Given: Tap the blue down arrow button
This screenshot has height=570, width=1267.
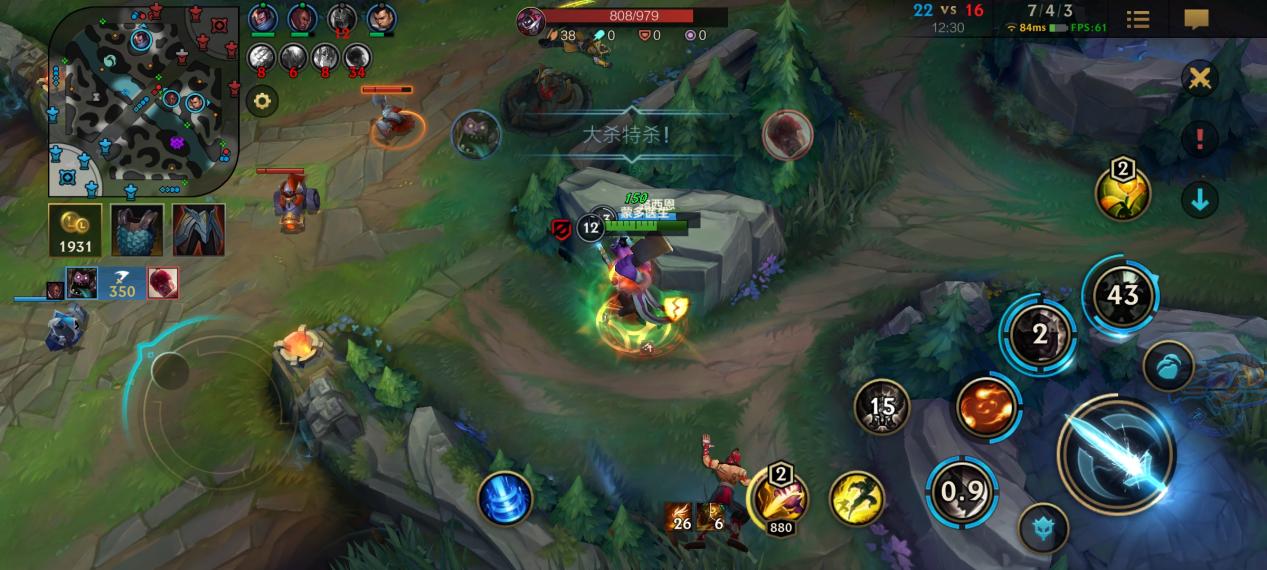Looking at the screenshot, I should (x=1199, y=200).
